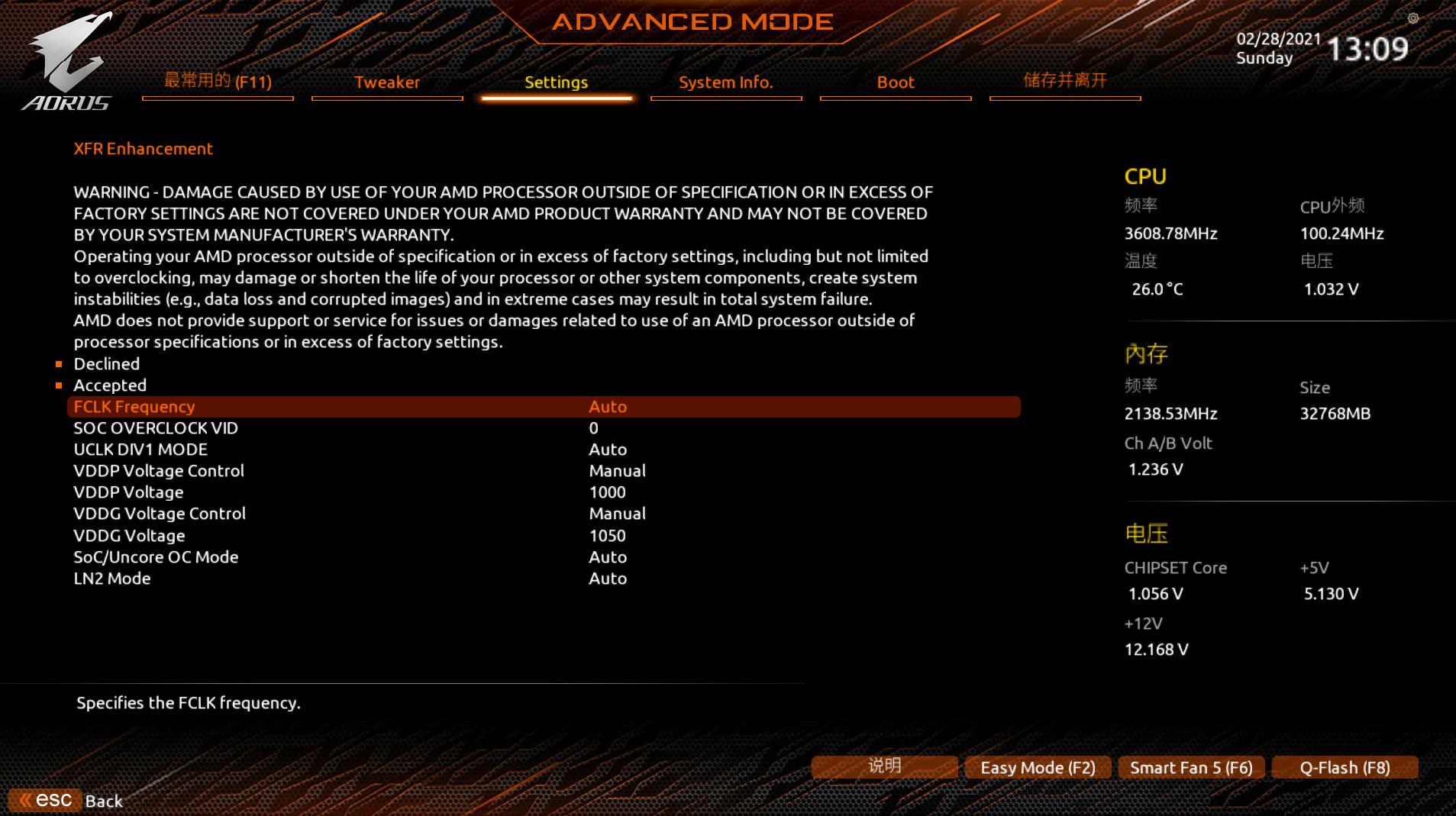Select the LN2 Mode setting
This screenshot has height=816, width=1456.
[x=607, y=579]
